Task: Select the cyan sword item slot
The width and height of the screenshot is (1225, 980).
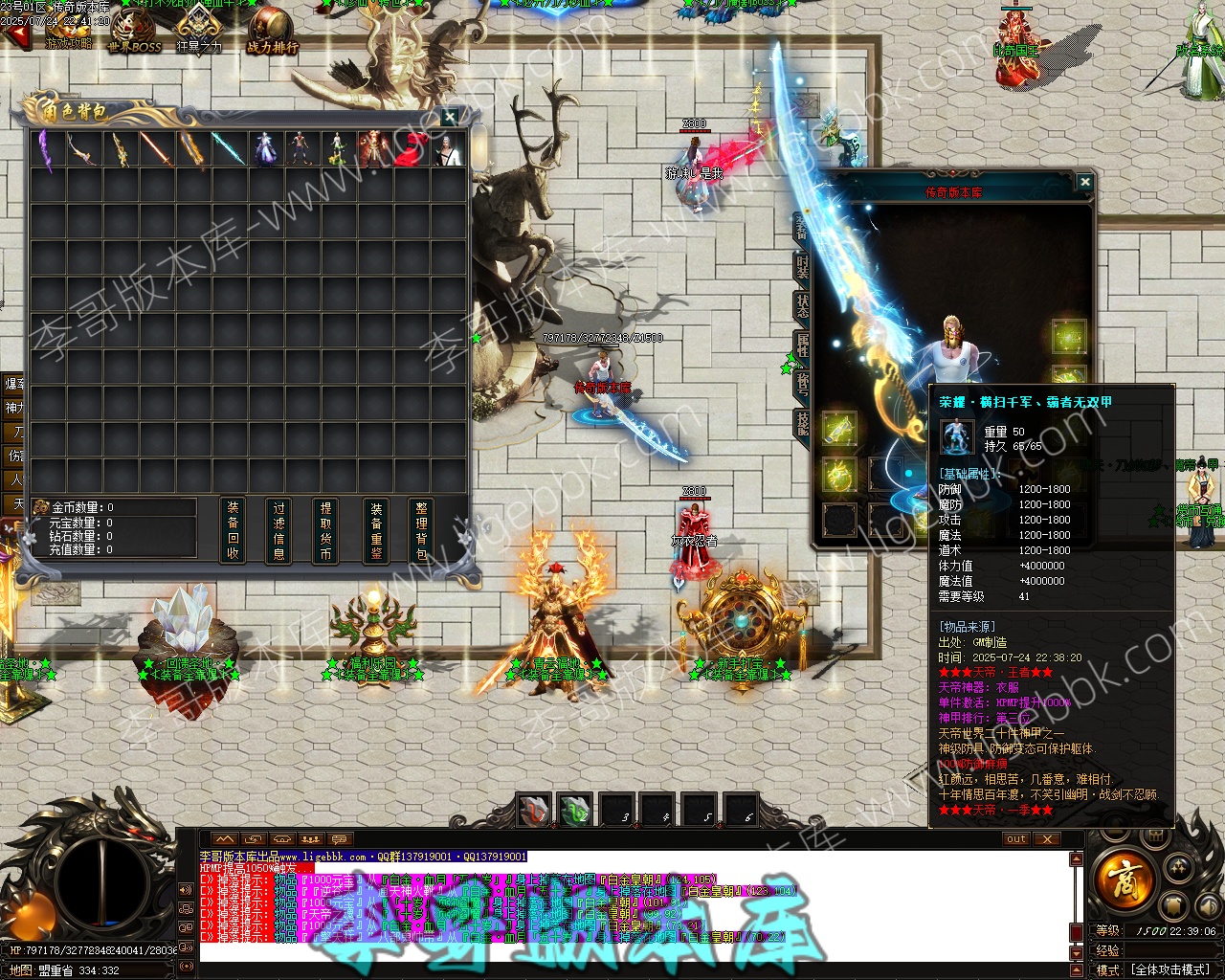Action: [228, 149]
